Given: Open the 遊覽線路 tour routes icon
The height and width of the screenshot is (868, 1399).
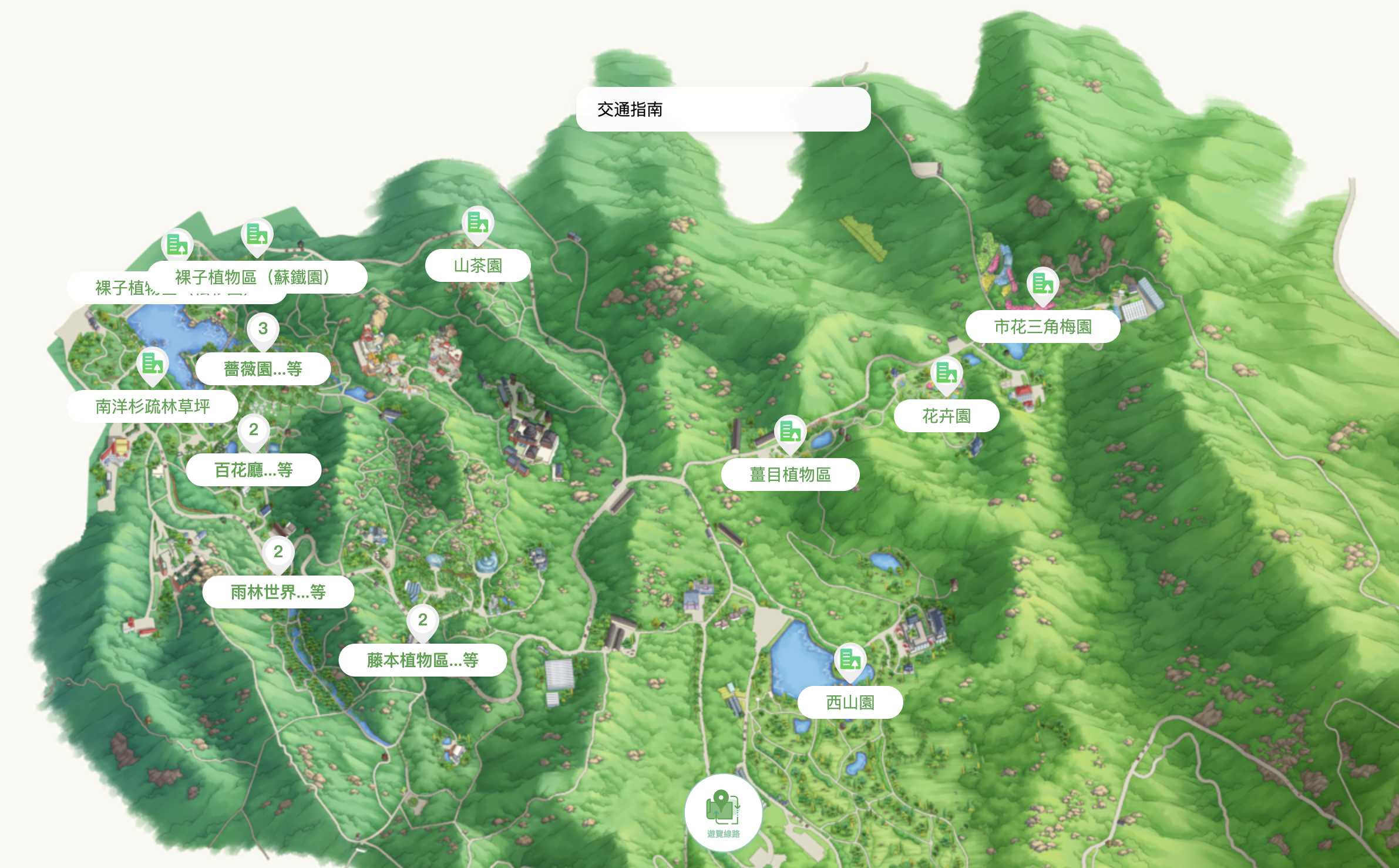Looking at the screenshot, I should point(724,811).
